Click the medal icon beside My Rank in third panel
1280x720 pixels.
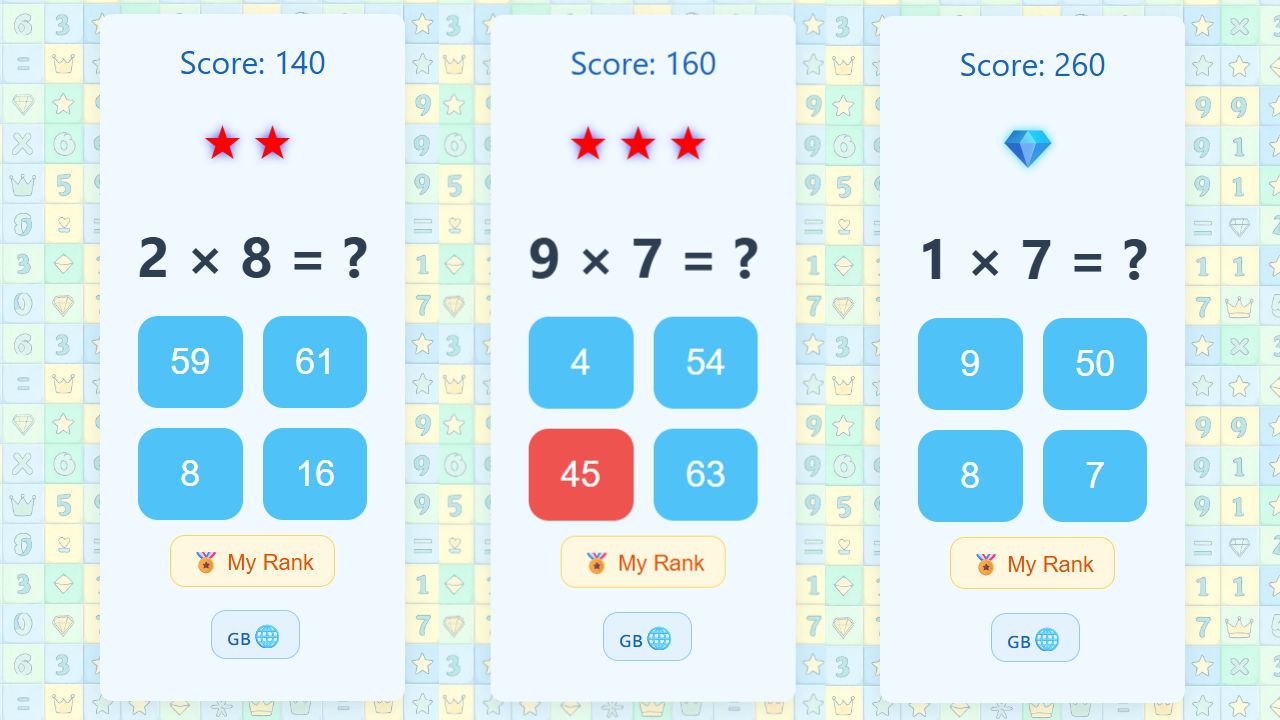(x=987, y=563)
